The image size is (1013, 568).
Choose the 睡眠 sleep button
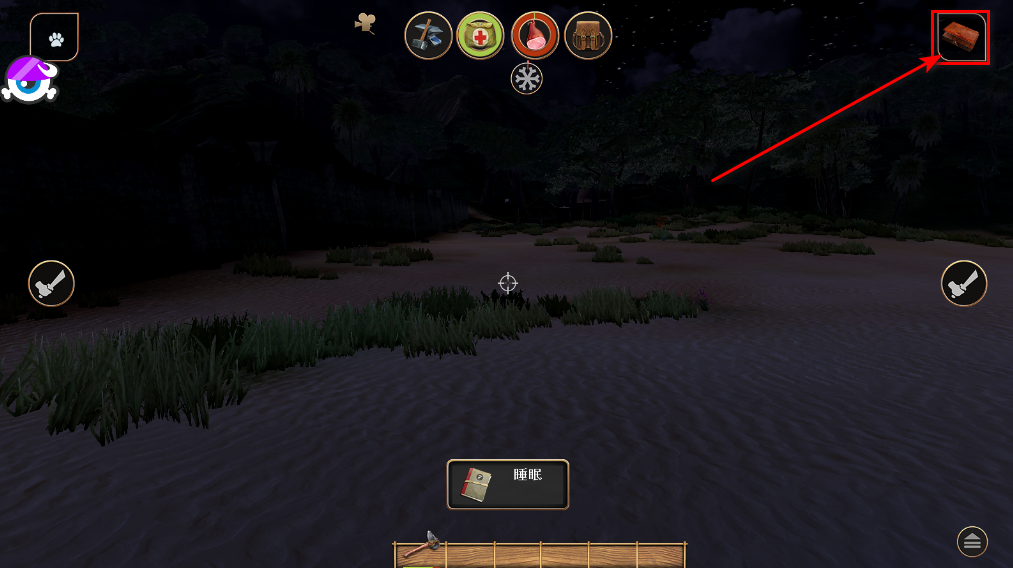(508, 484)
